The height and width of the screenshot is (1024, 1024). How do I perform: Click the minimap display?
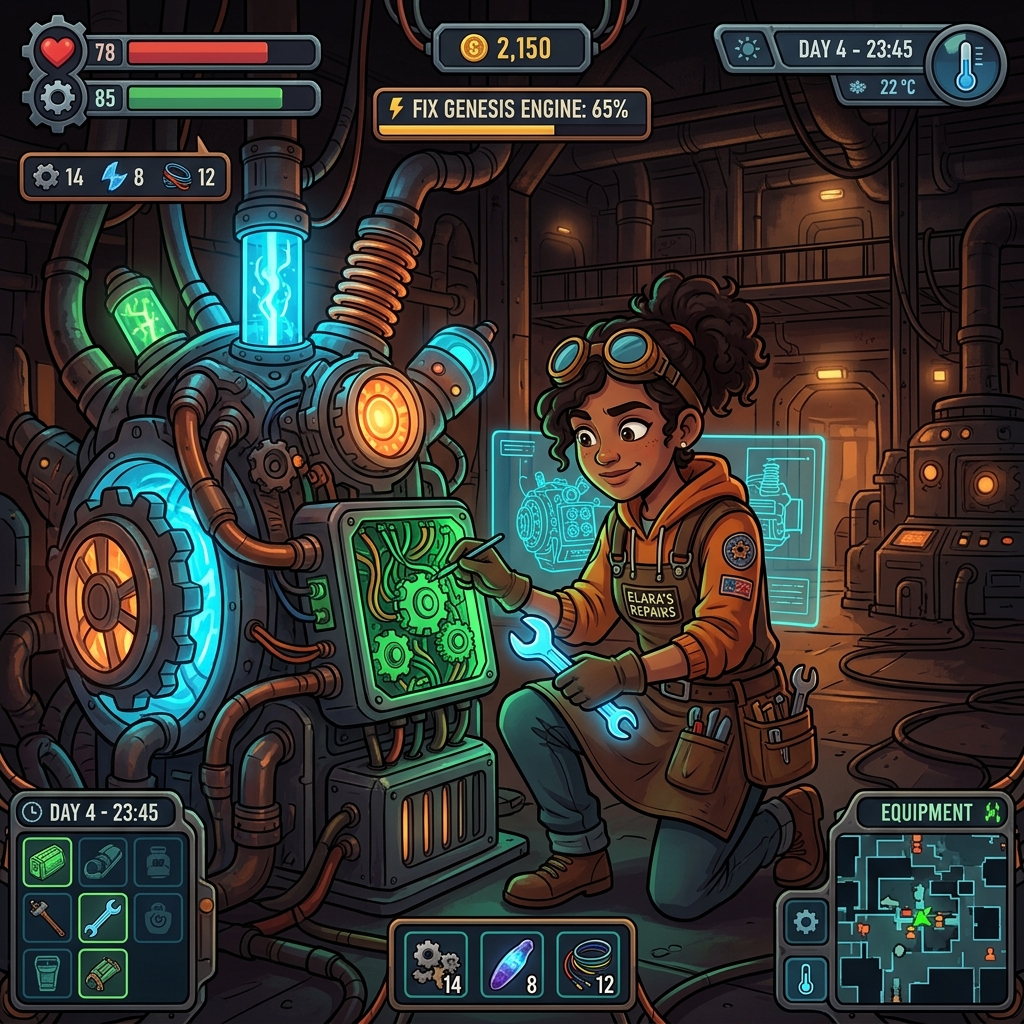coord(919,920)
